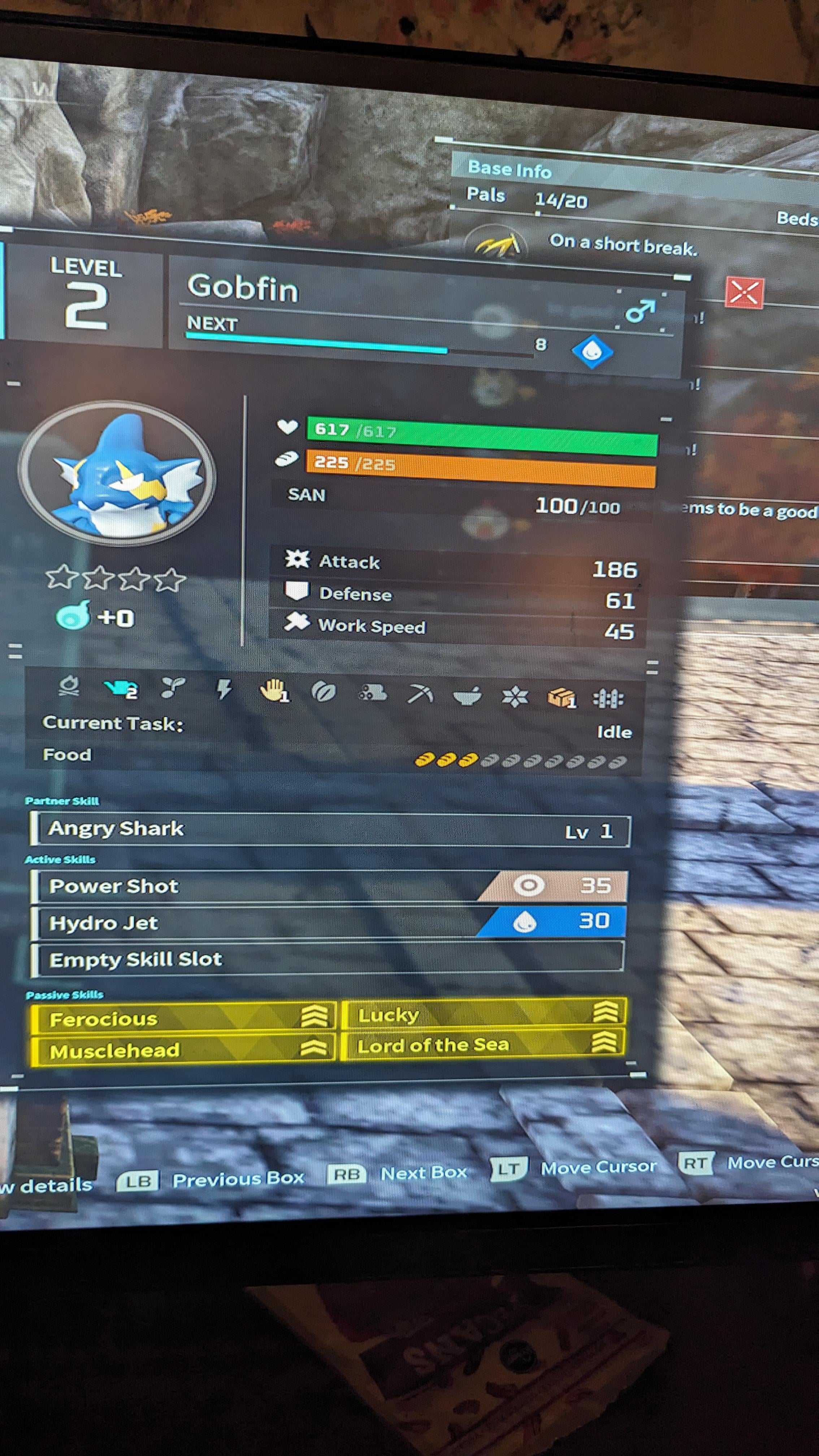Inspect the Musclehead passive skill
Viewport: 819px width, 1456px height.
tap(184, 1050)
